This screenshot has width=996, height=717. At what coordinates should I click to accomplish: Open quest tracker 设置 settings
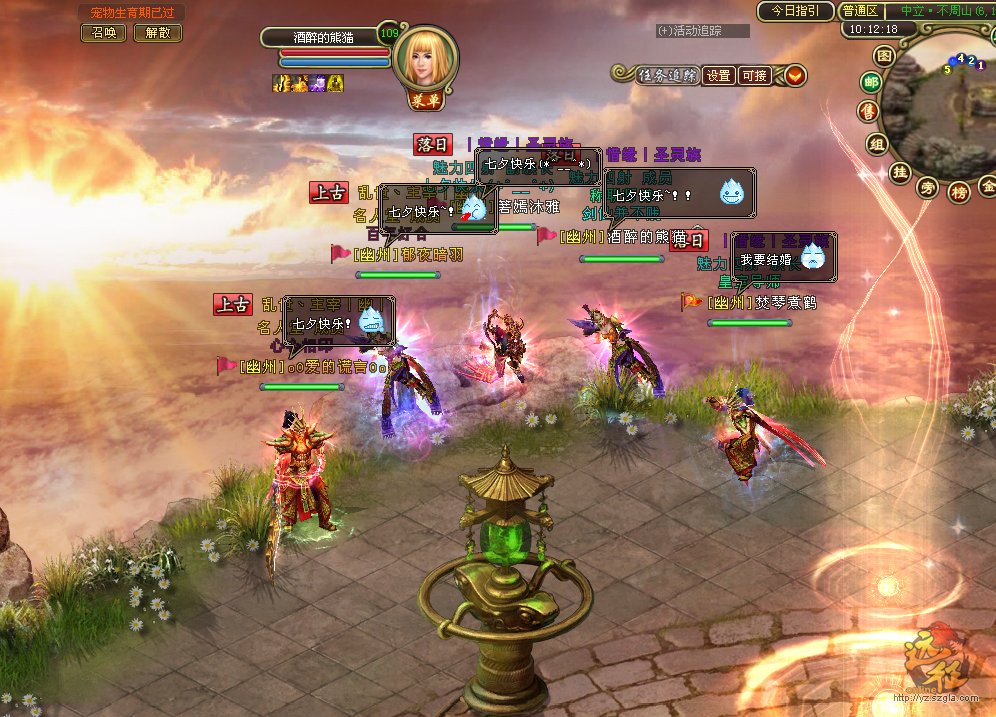coord(718,75)
